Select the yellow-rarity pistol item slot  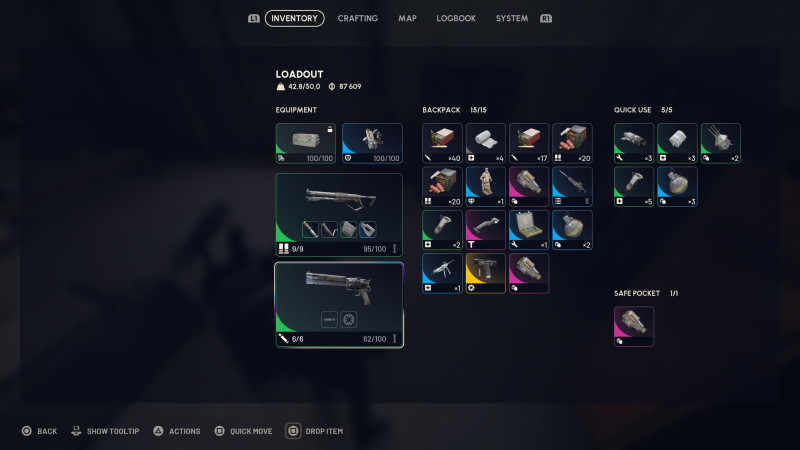point(485,273)
